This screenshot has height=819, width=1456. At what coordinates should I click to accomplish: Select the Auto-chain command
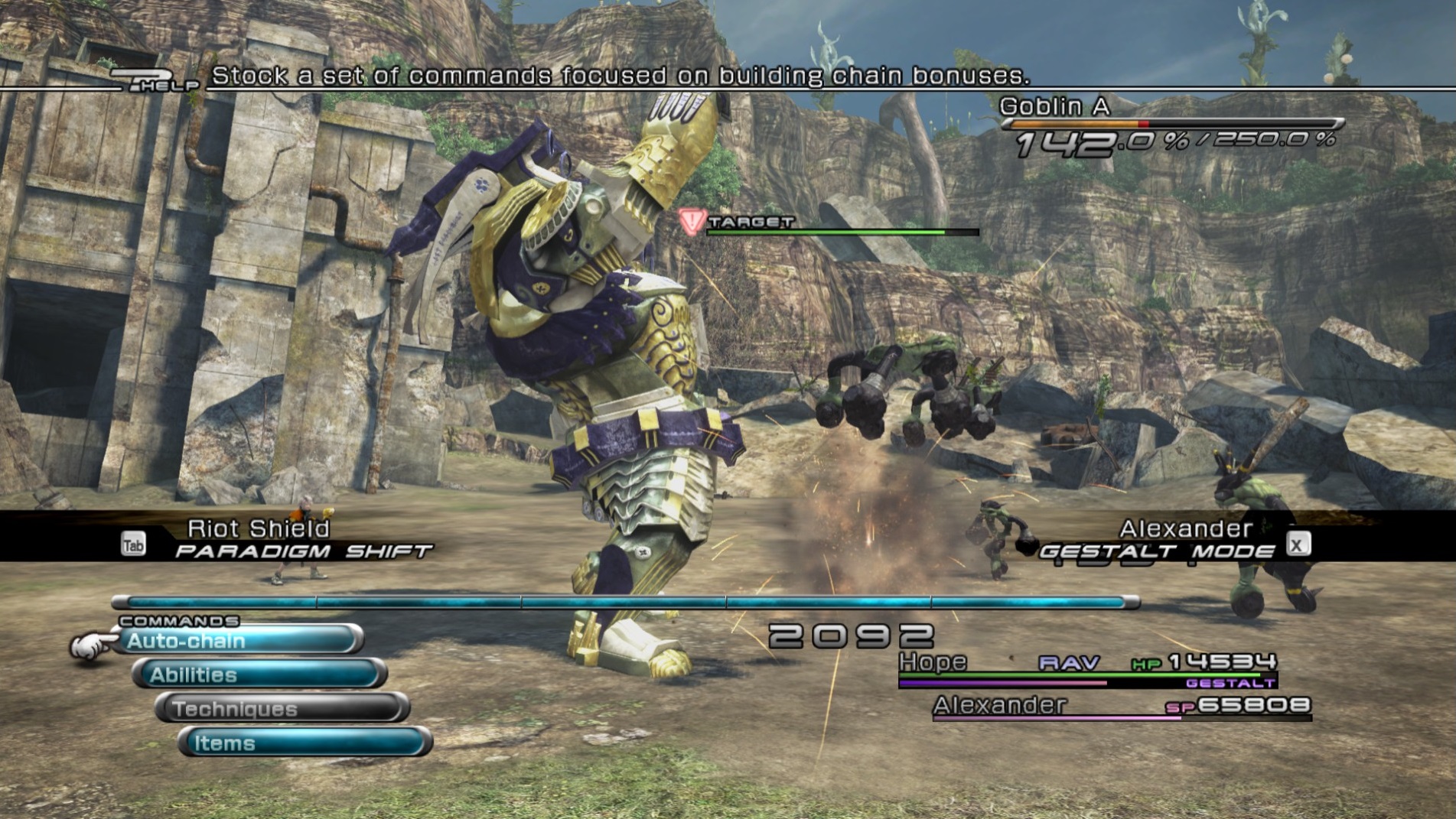(x=237, y=640)
